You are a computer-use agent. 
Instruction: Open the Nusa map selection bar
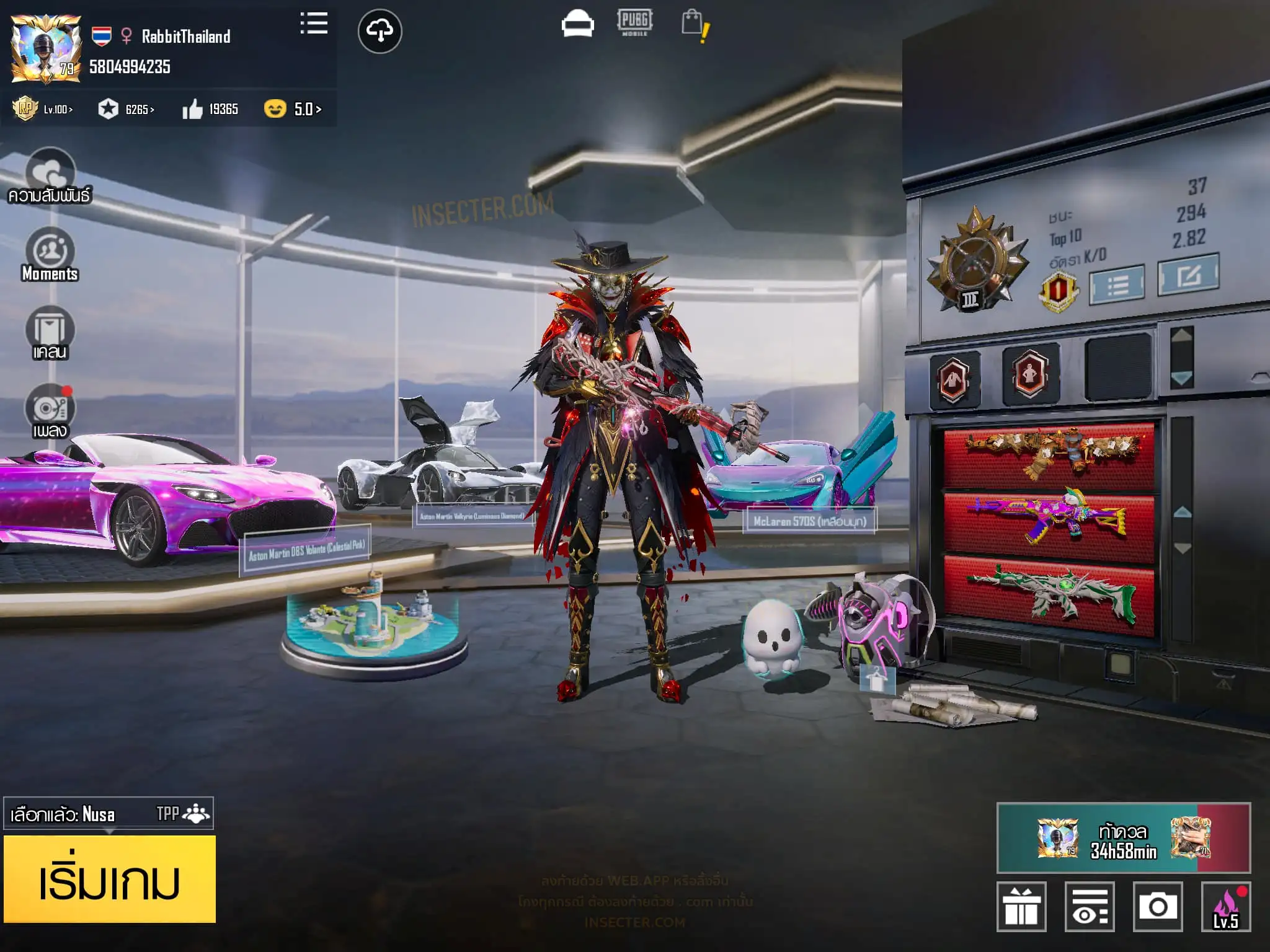coord(109,813)
